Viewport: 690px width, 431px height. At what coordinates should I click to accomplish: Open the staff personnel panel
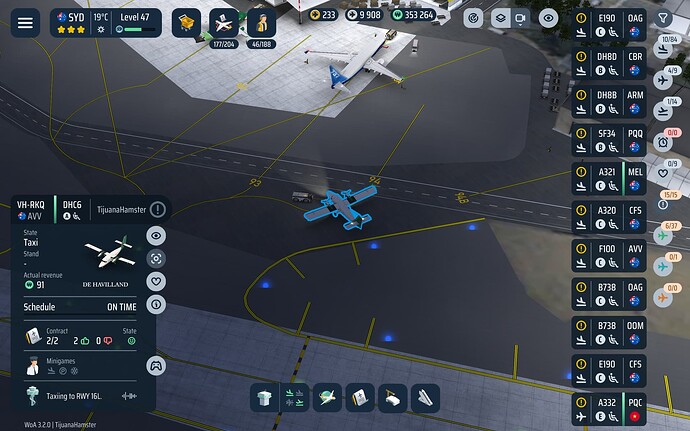[x=262, y=21]
